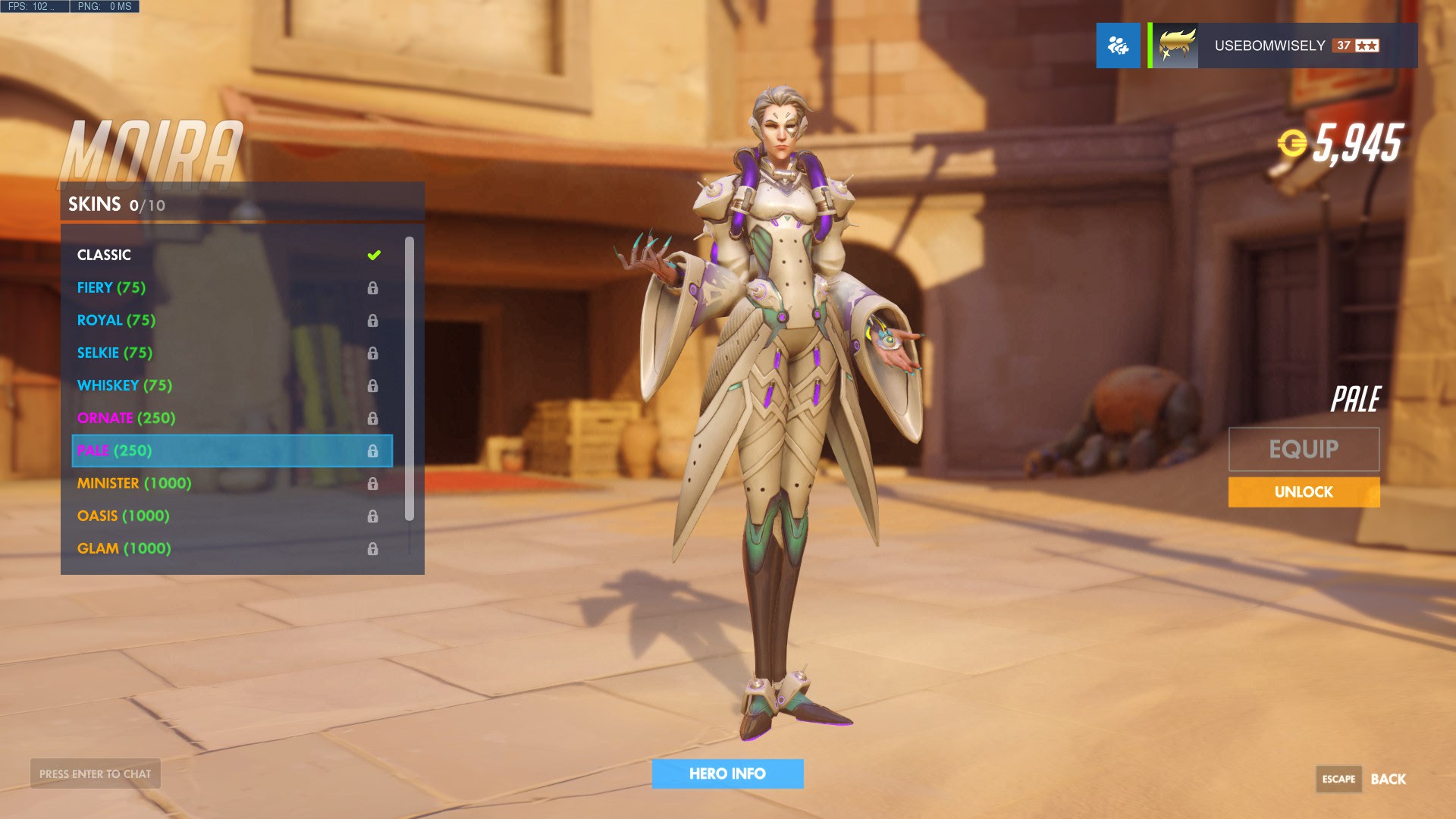The image size is (1456, 819).
Task: Preview the Minister (1000) skin
Action: (x=227, y=483)
